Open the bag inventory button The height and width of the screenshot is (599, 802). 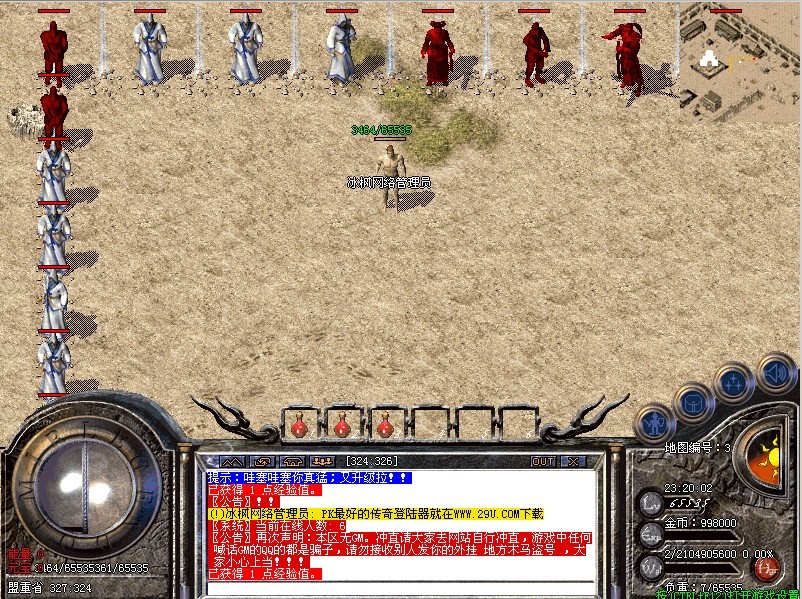coord(693,402)
